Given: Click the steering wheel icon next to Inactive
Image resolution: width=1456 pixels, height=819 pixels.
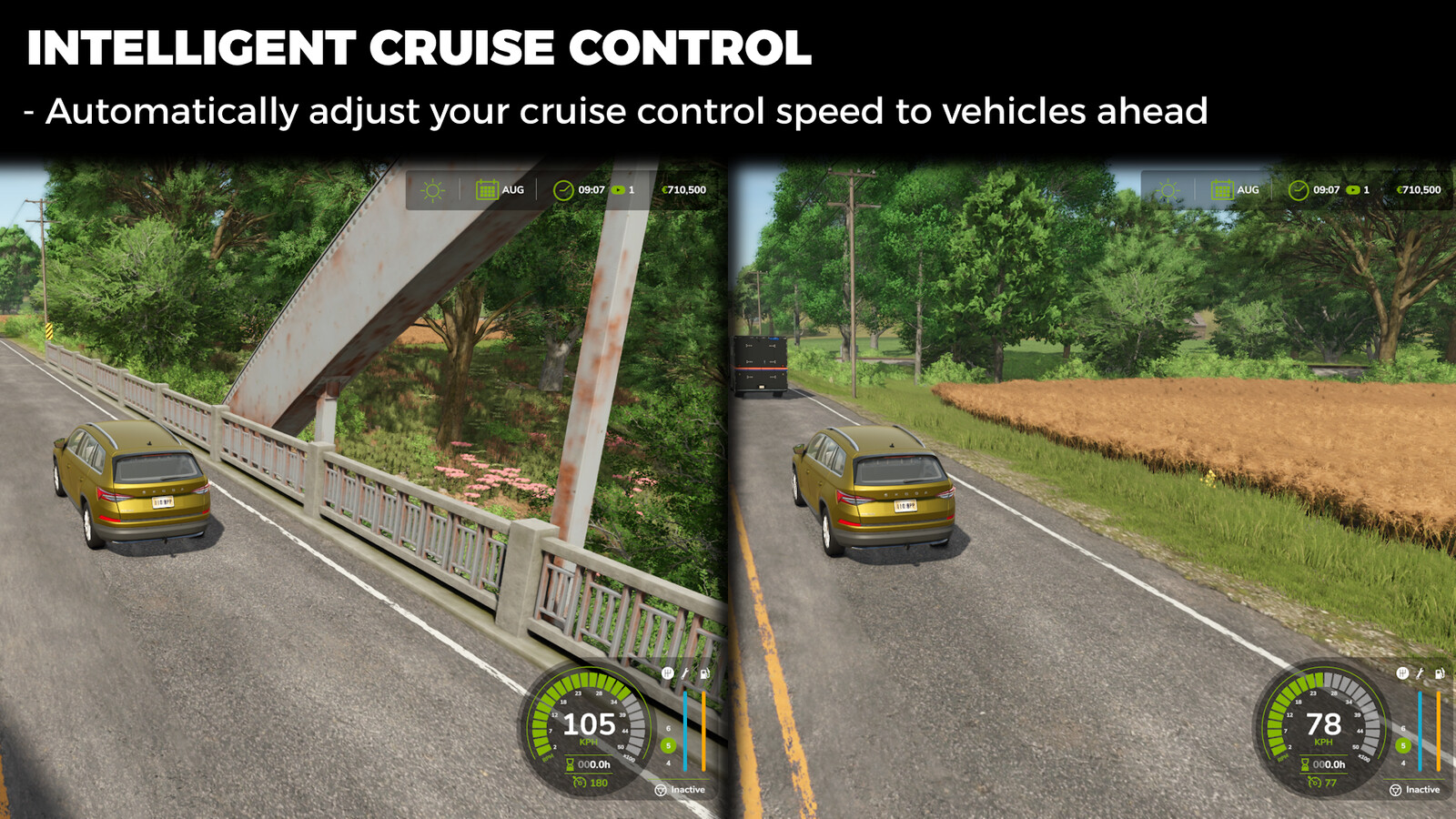Looking at the screenshot, I should [661, 790].
